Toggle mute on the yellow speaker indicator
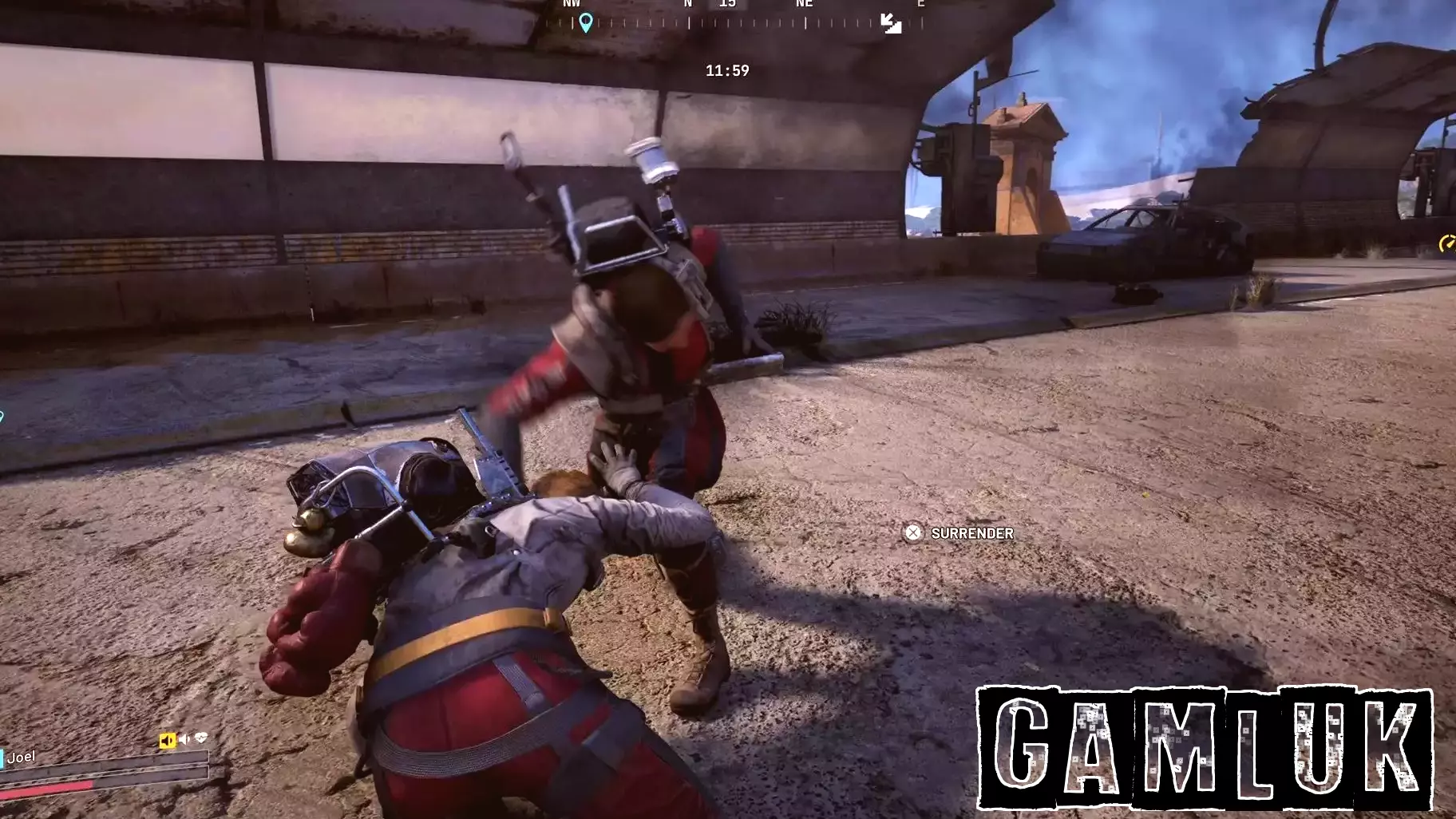The image size is (1456, 819). click(167, 740)
